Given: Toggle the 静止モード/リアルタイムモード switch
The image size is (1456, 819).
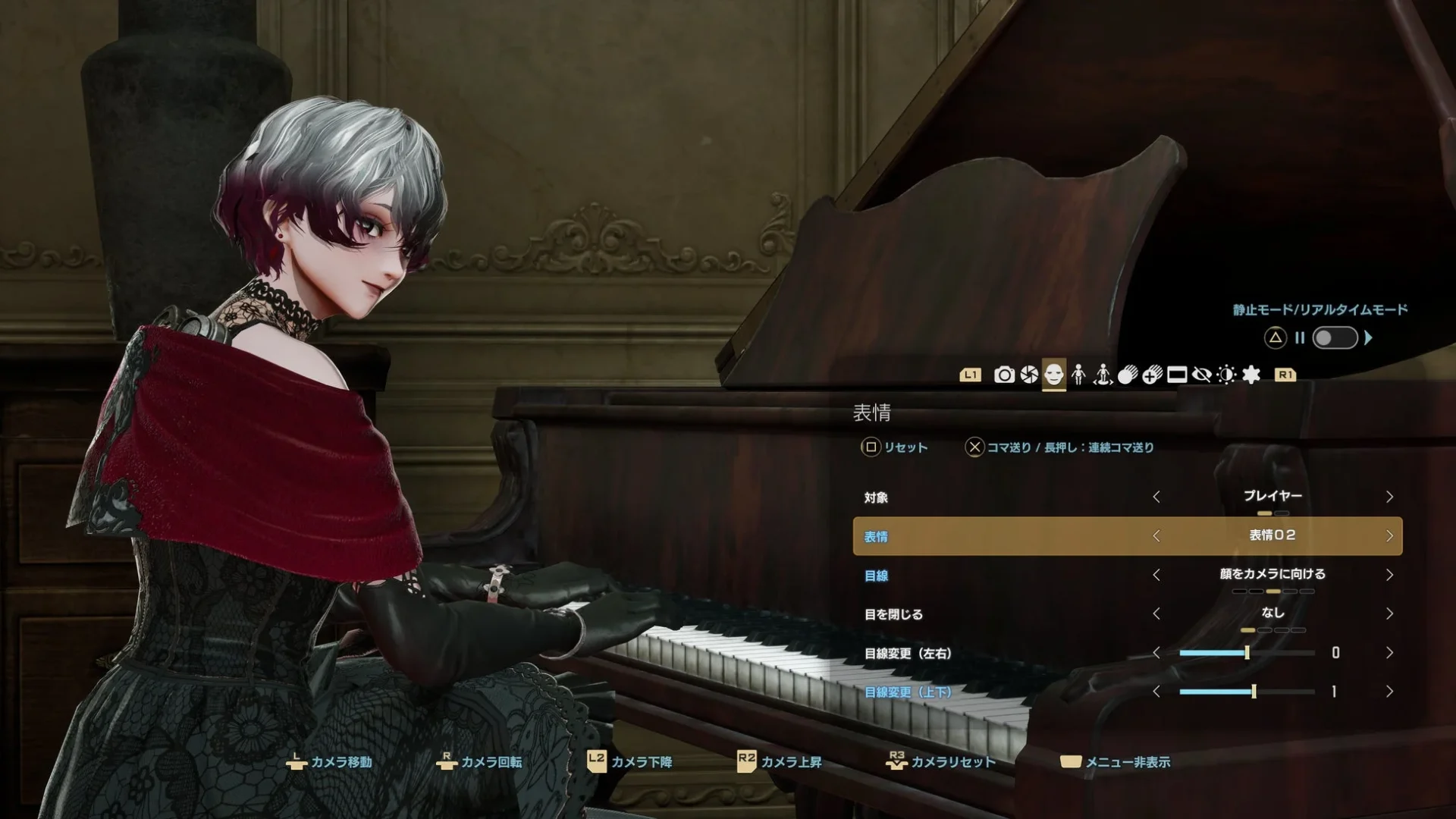Looking at the screenshot, I should (1335, 339).
